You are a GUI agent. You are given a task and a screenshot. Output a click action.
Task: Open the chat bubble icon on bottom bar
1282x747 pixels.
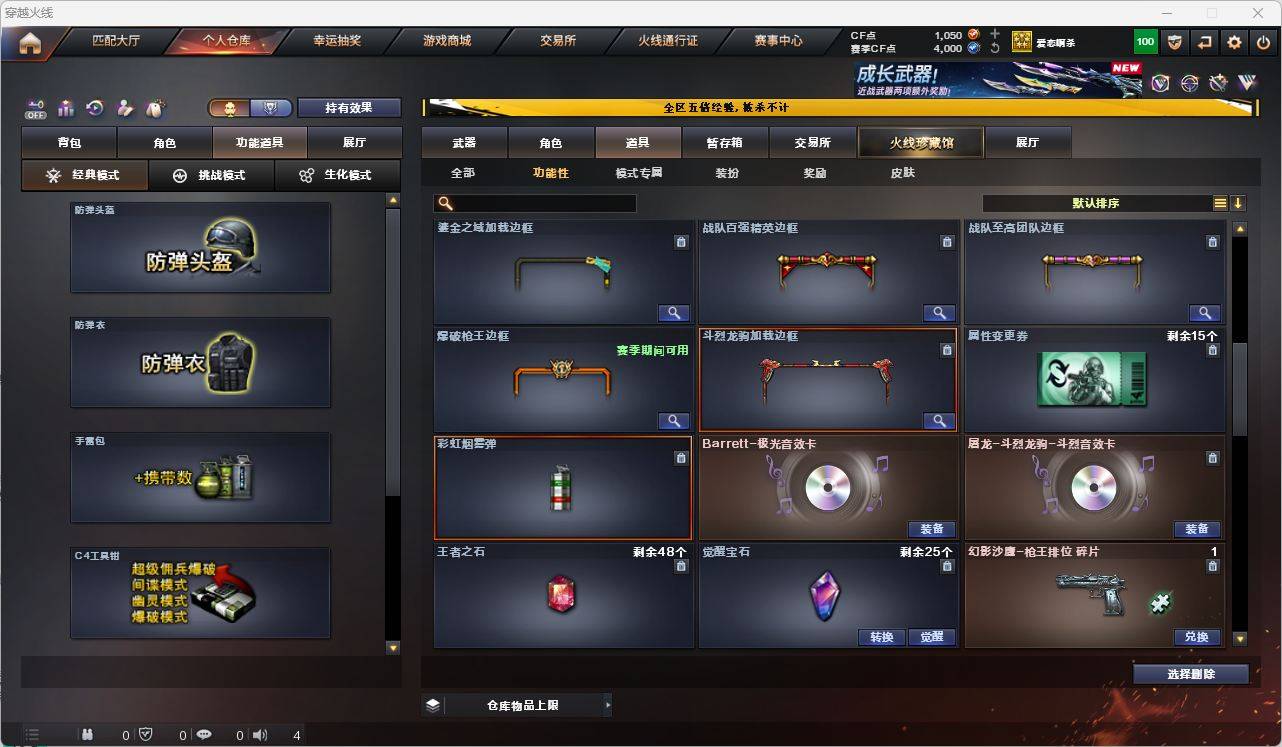click(x=203, y=735)
